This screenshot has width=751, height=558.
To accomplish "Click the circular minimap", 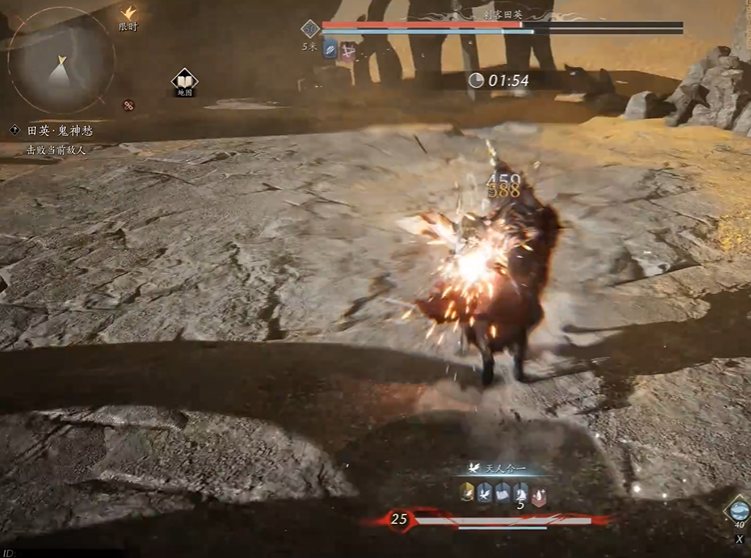I will pyautogui.click(x=60, y=60).
